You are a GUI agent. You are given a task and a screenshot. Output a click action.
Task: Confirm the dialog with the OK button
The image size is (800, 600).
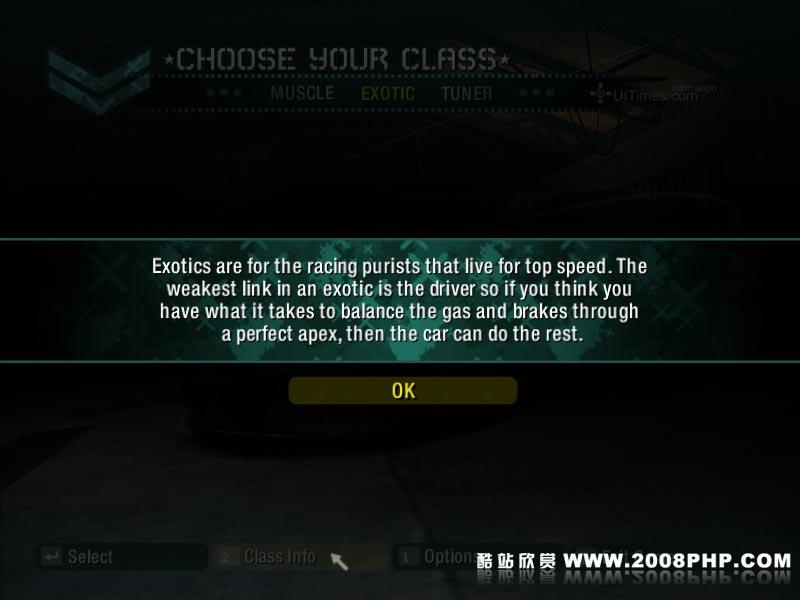(403, 391)
